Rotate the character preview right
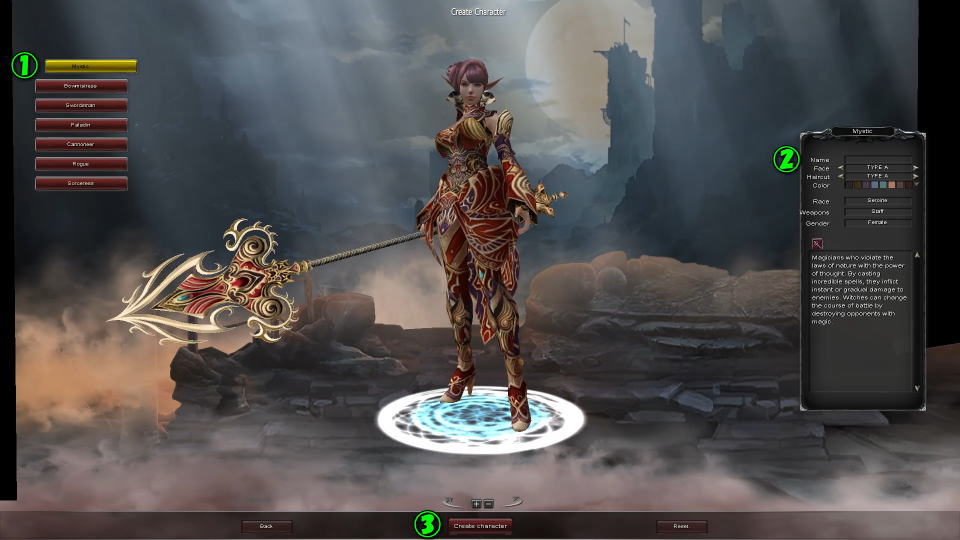Viewport: 960px width, 540px height. pyautogui.click(x=514, y=501)
